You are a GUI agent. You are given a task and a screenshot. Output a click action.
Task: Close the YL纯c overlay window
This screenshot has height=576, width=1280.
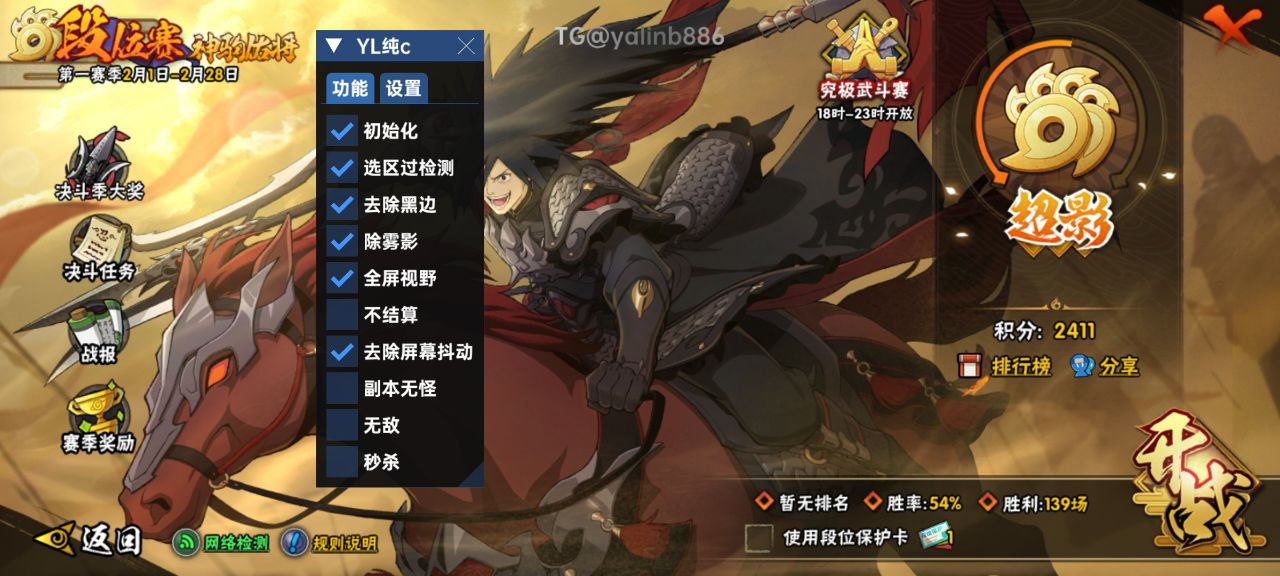click(466, 46)
